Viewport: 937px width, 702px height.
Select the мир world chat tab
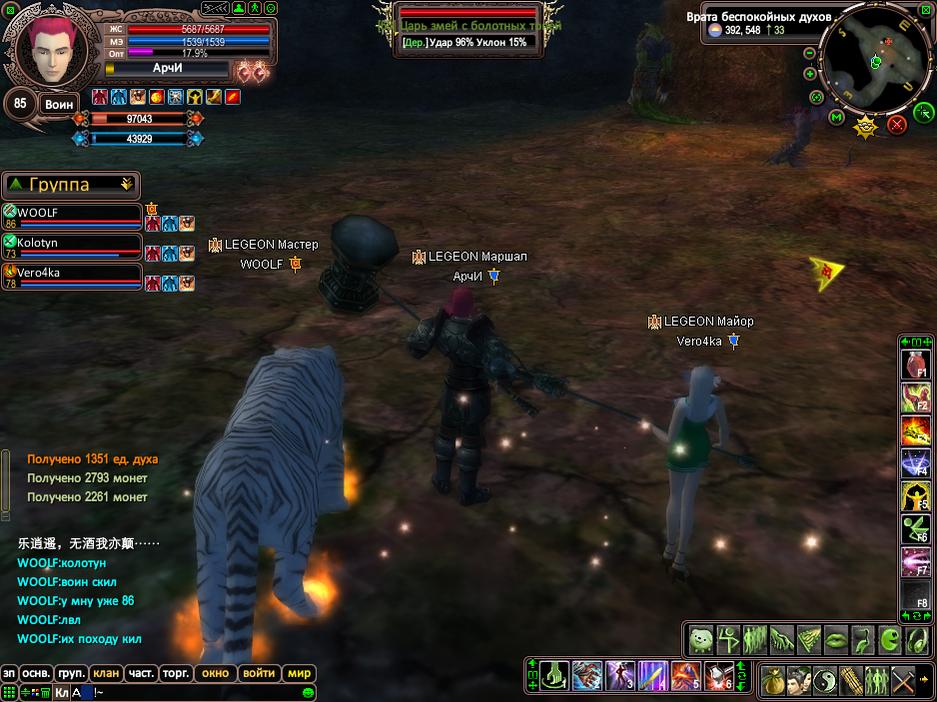[x=299, y=673]
